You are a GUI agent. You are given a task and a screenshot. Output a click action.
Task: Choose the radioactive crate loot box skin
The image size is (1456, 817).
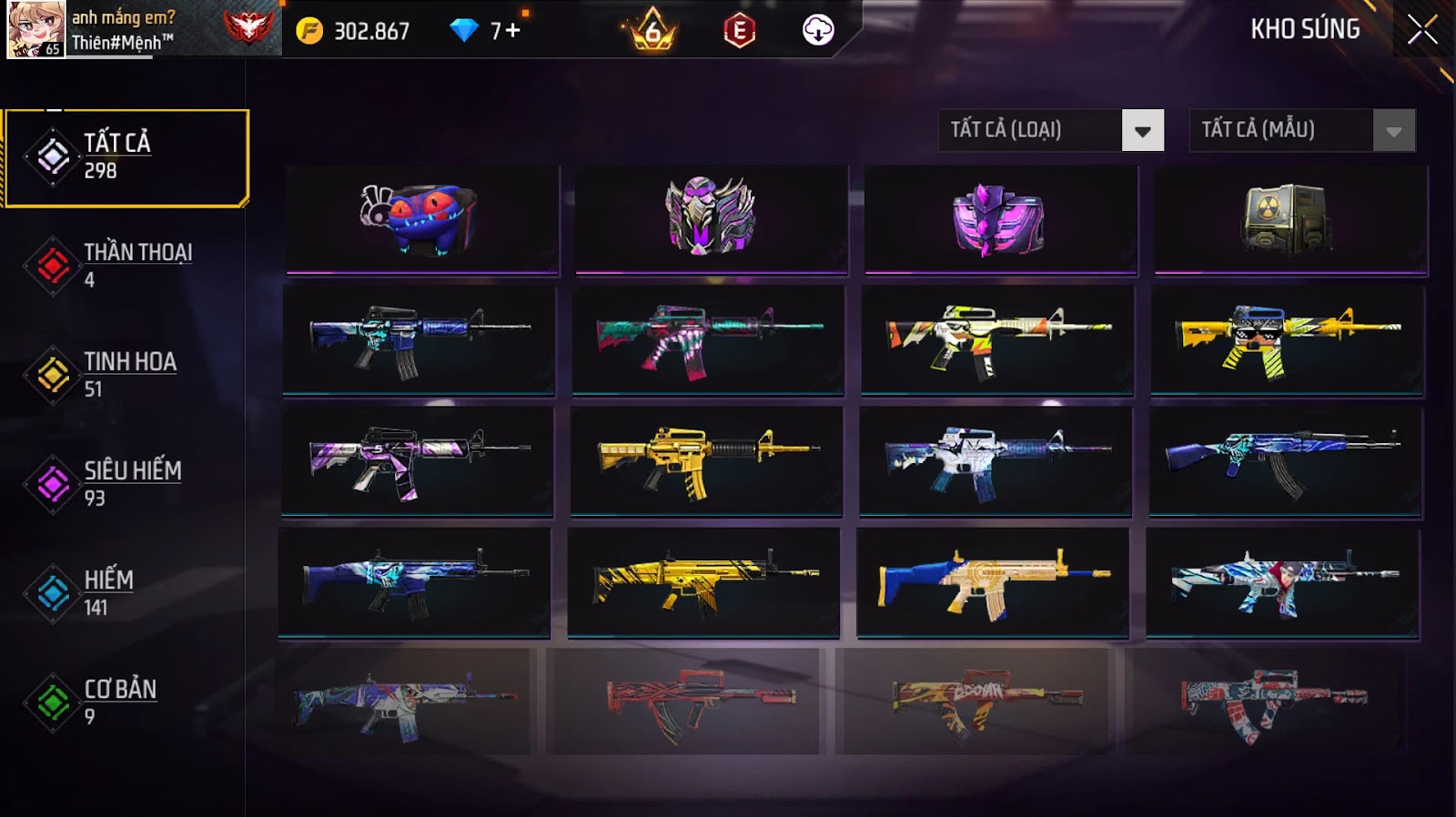[x=1290, y=219]
